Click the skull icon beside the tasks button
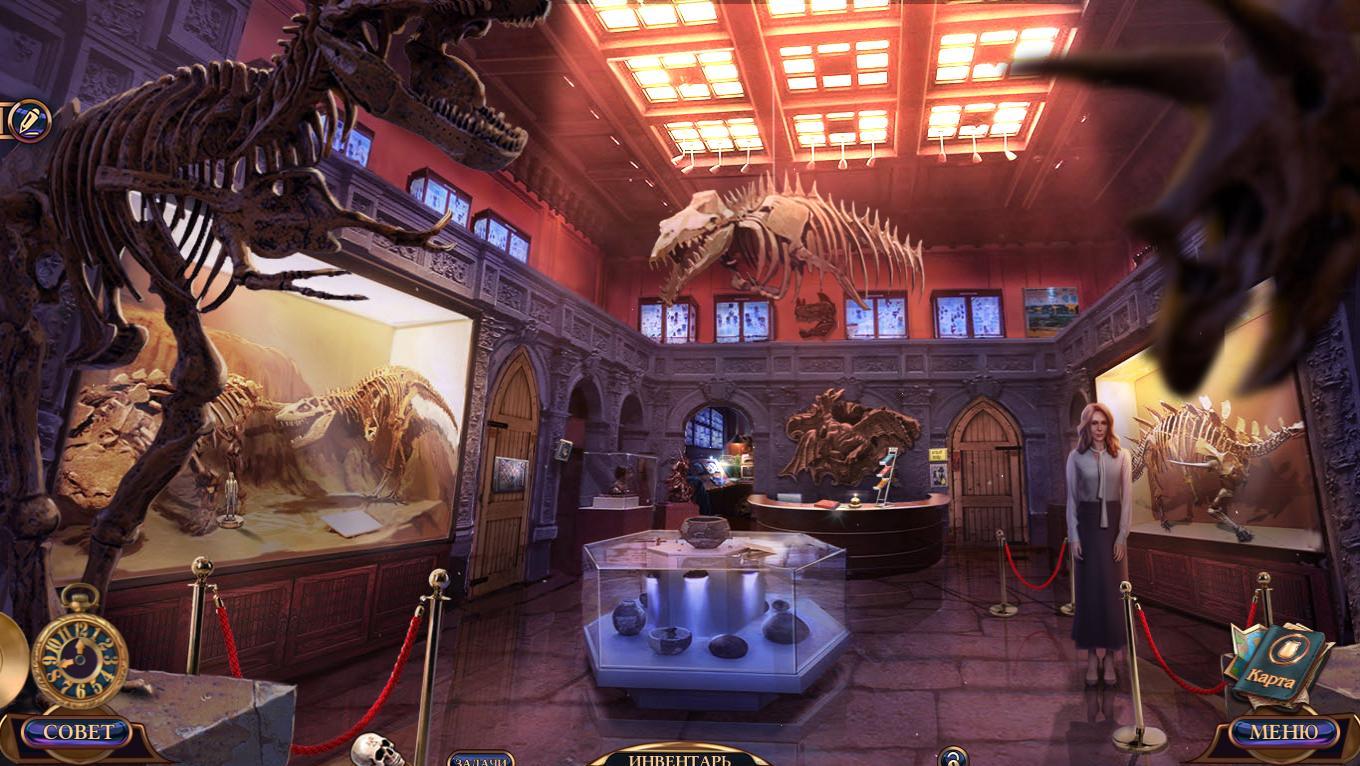This screenshot has height=766, width=1360. [x=376, y=750]
